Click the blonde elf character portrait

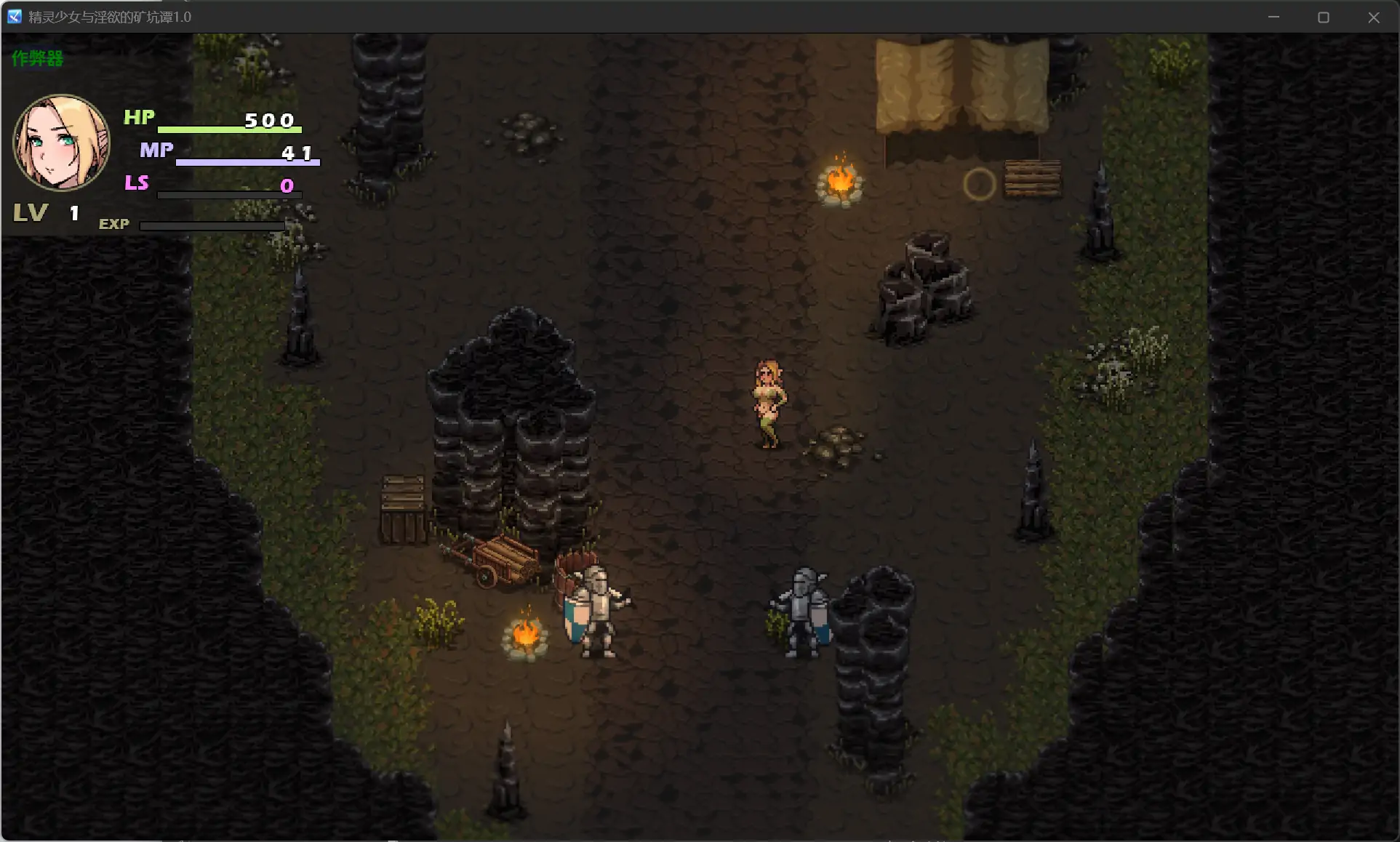(x=61, y=143)
